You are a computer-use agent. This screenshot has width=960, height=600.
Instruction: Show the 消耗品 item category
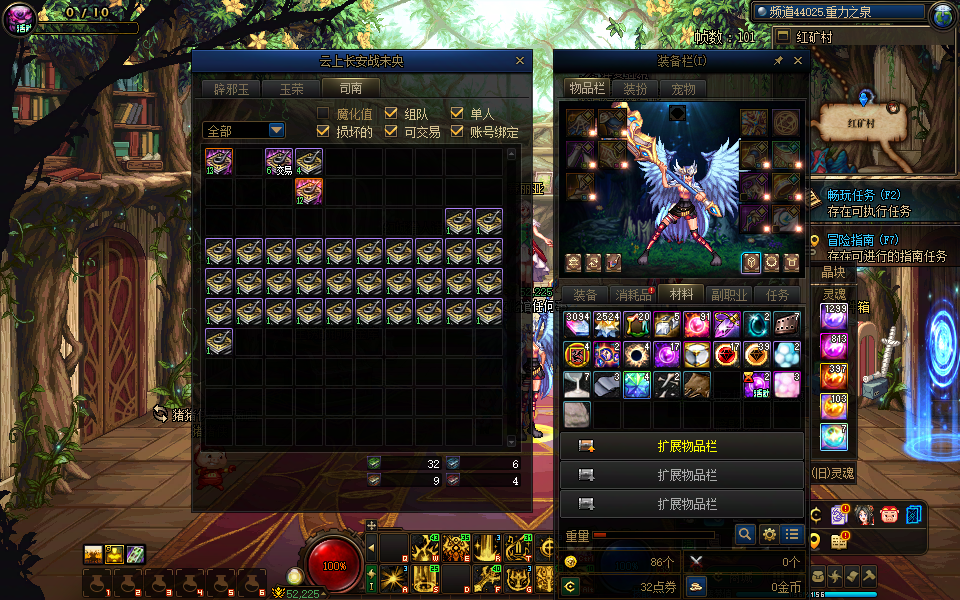[632, 295]
